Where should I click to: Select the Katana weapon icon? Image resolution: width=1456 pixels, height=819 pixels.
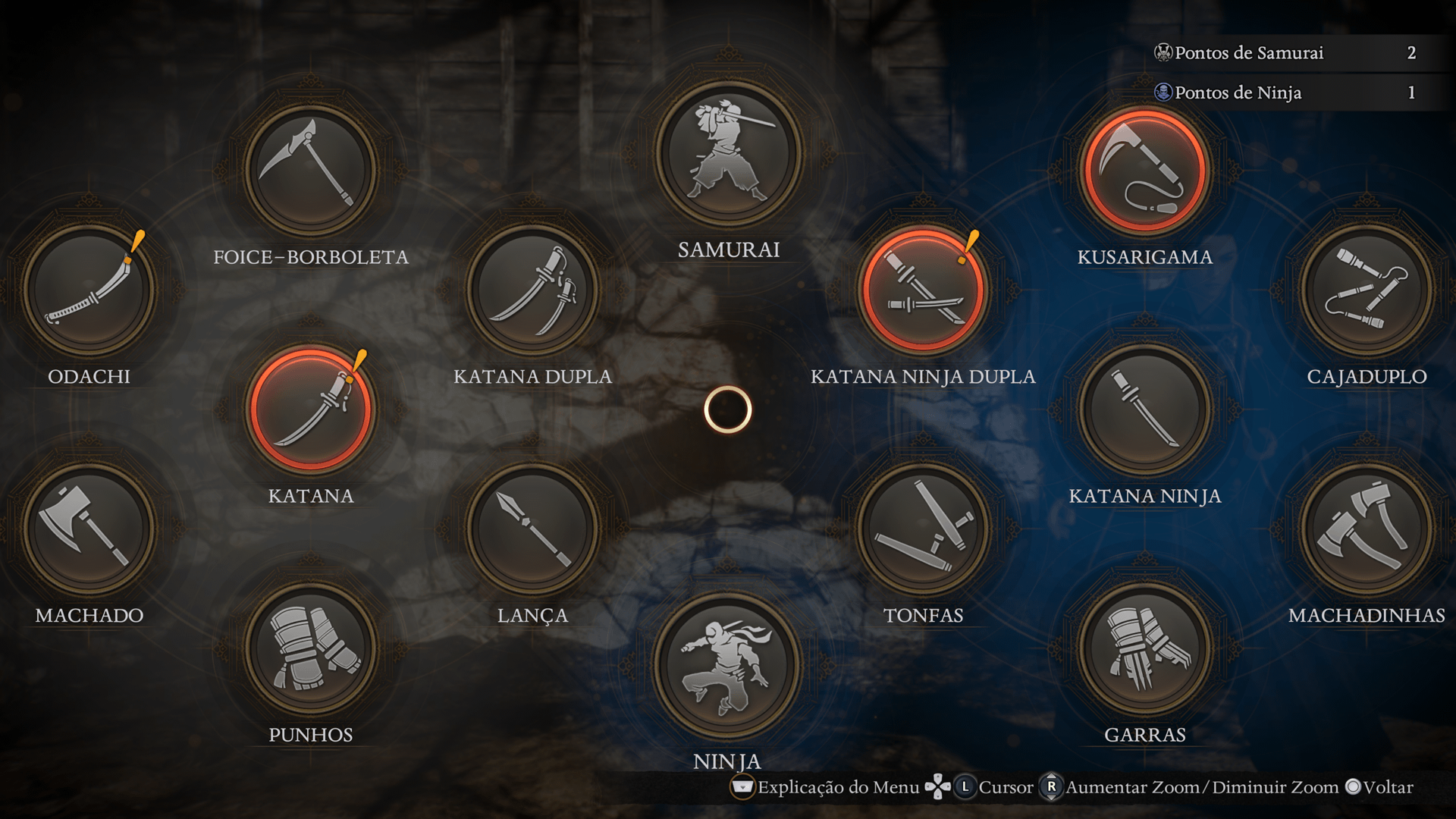(x=311, y=409)
